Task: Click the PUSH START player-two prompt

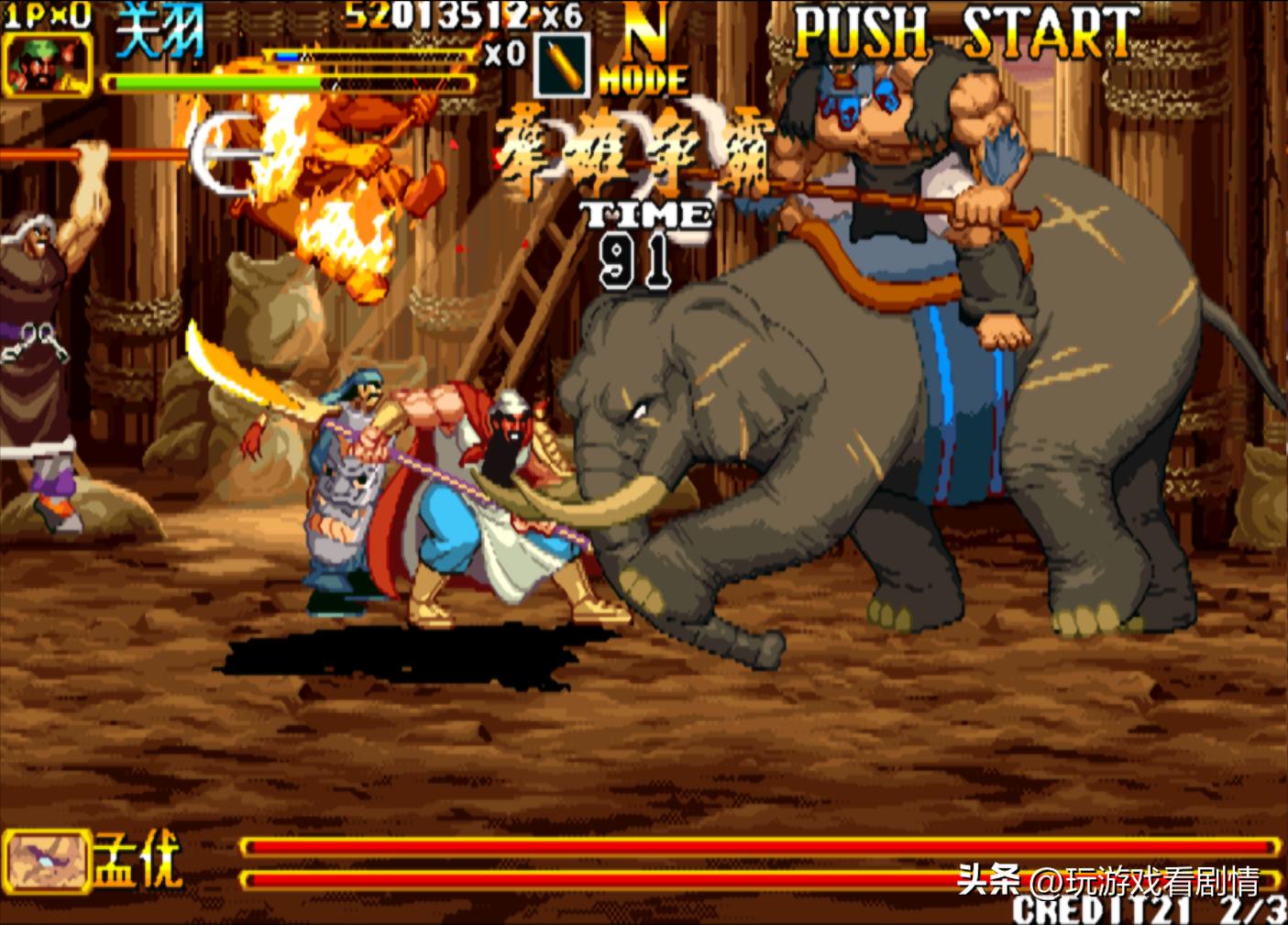Action: pyautogui.click(x=966, y=33)
